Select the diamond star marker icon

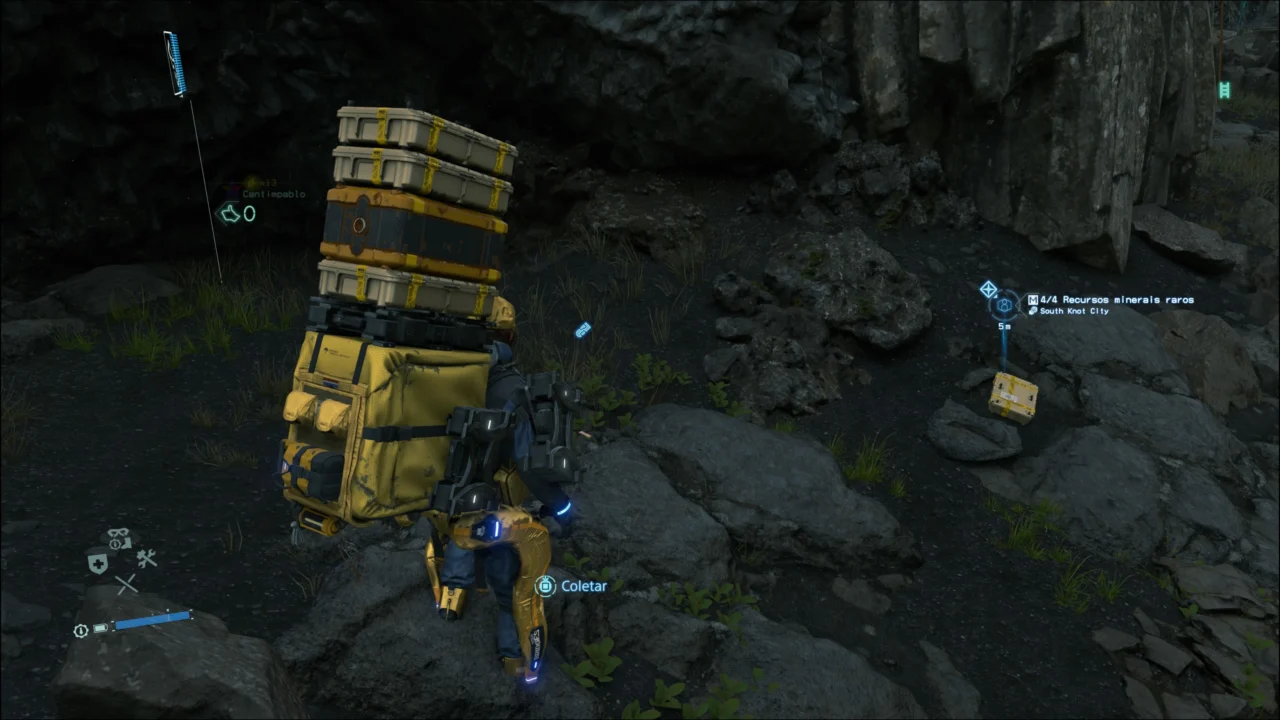(x=988, y=289)
